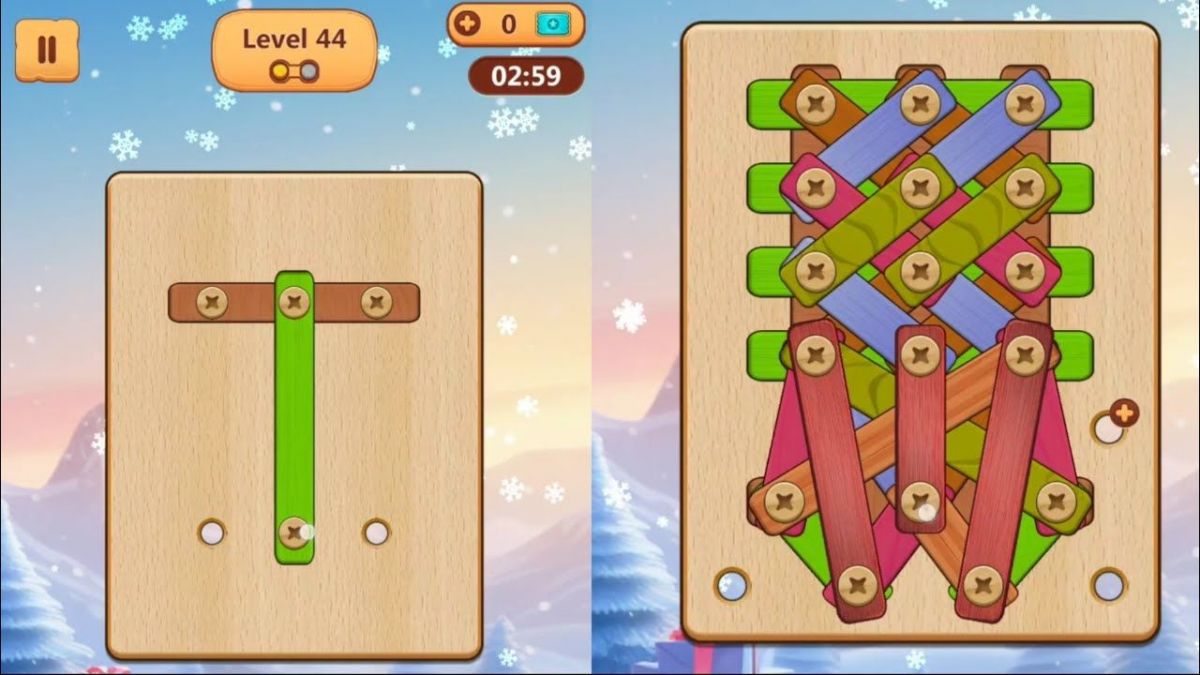The height and width of the screenshot is (675, 1200).
Task: Pause the game with the orange pause button
Action: (46, 50)
